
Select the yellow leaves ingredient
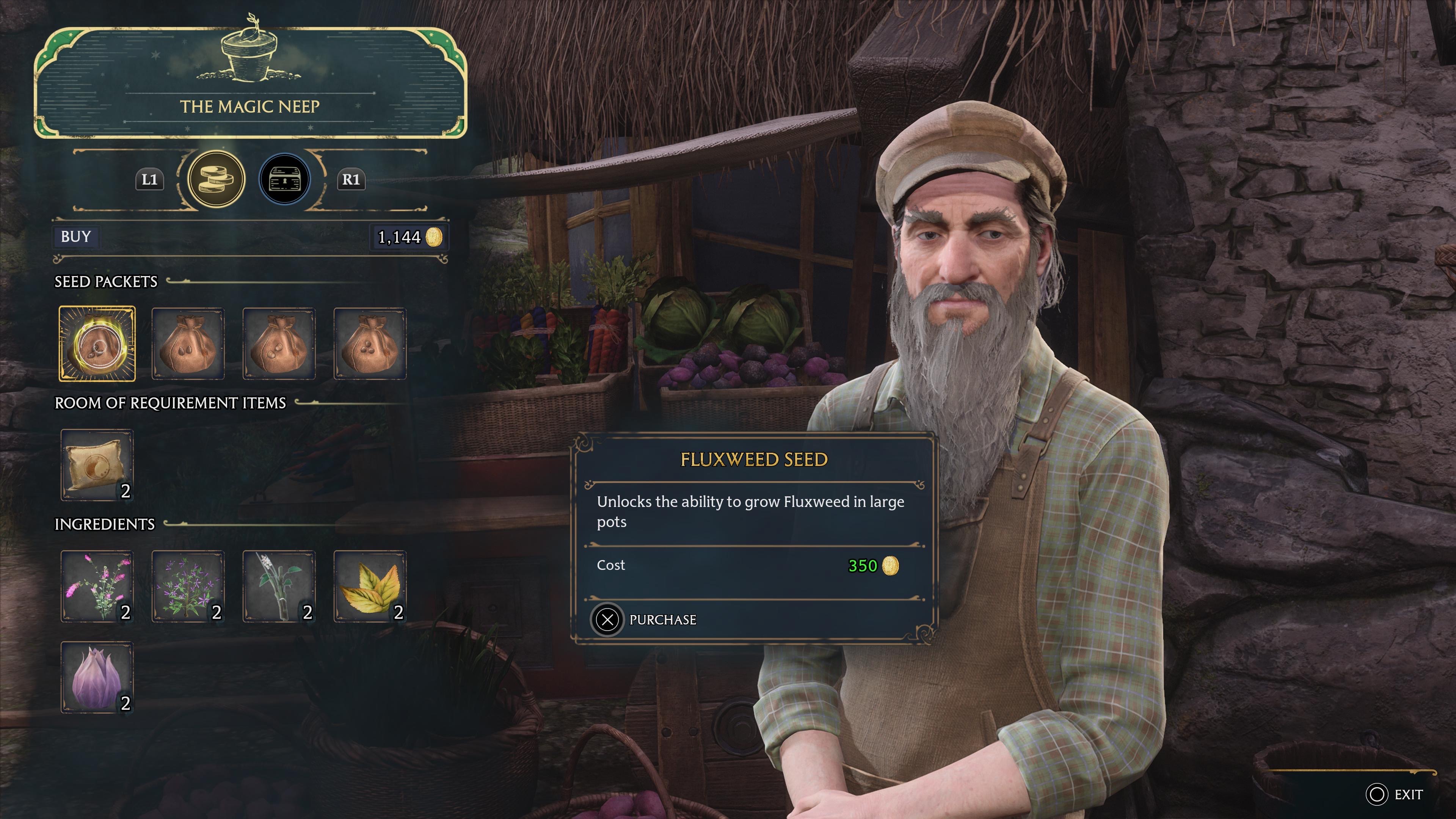(370, 586)
